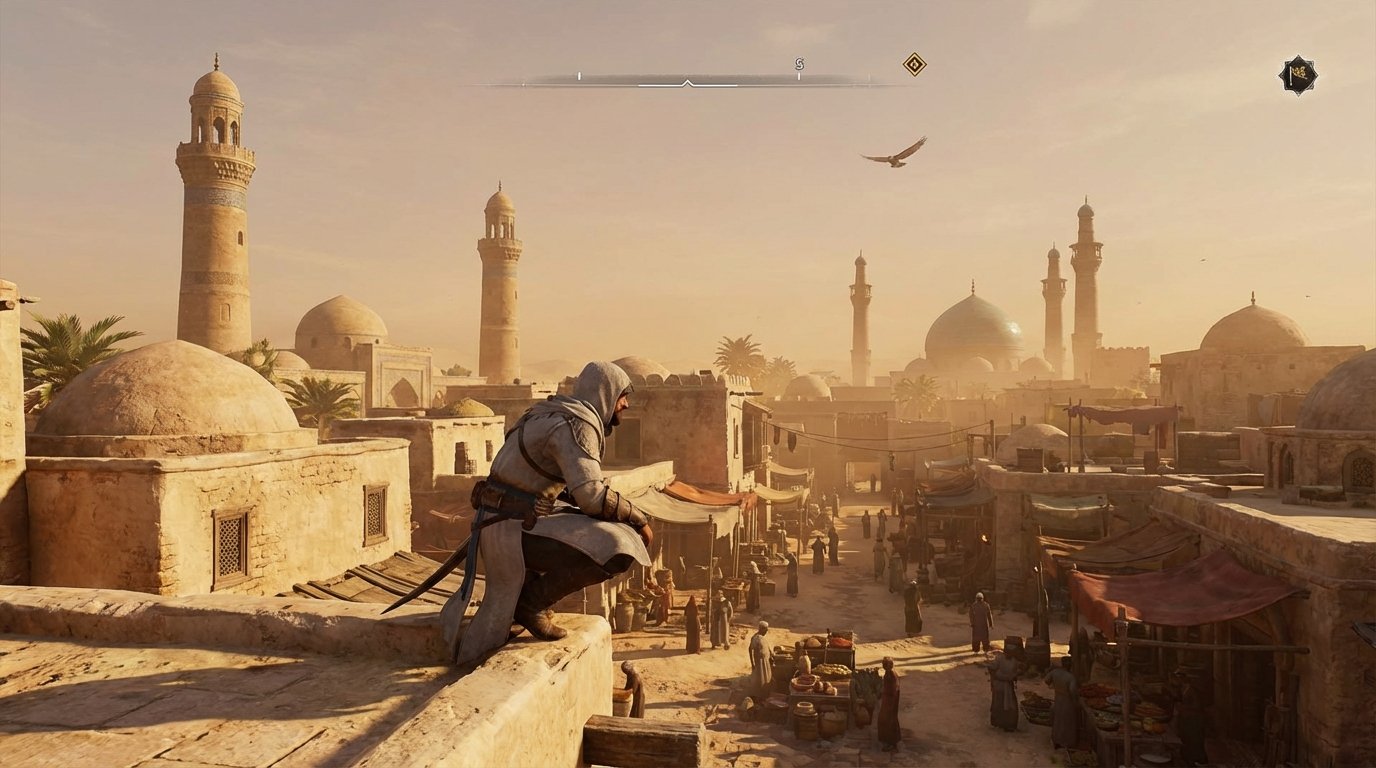Click the gold diamond quest objective icon
Image resolution: width=1376 pixels, height=768 pixels.
pyautogui.click(x=915, y=65)
